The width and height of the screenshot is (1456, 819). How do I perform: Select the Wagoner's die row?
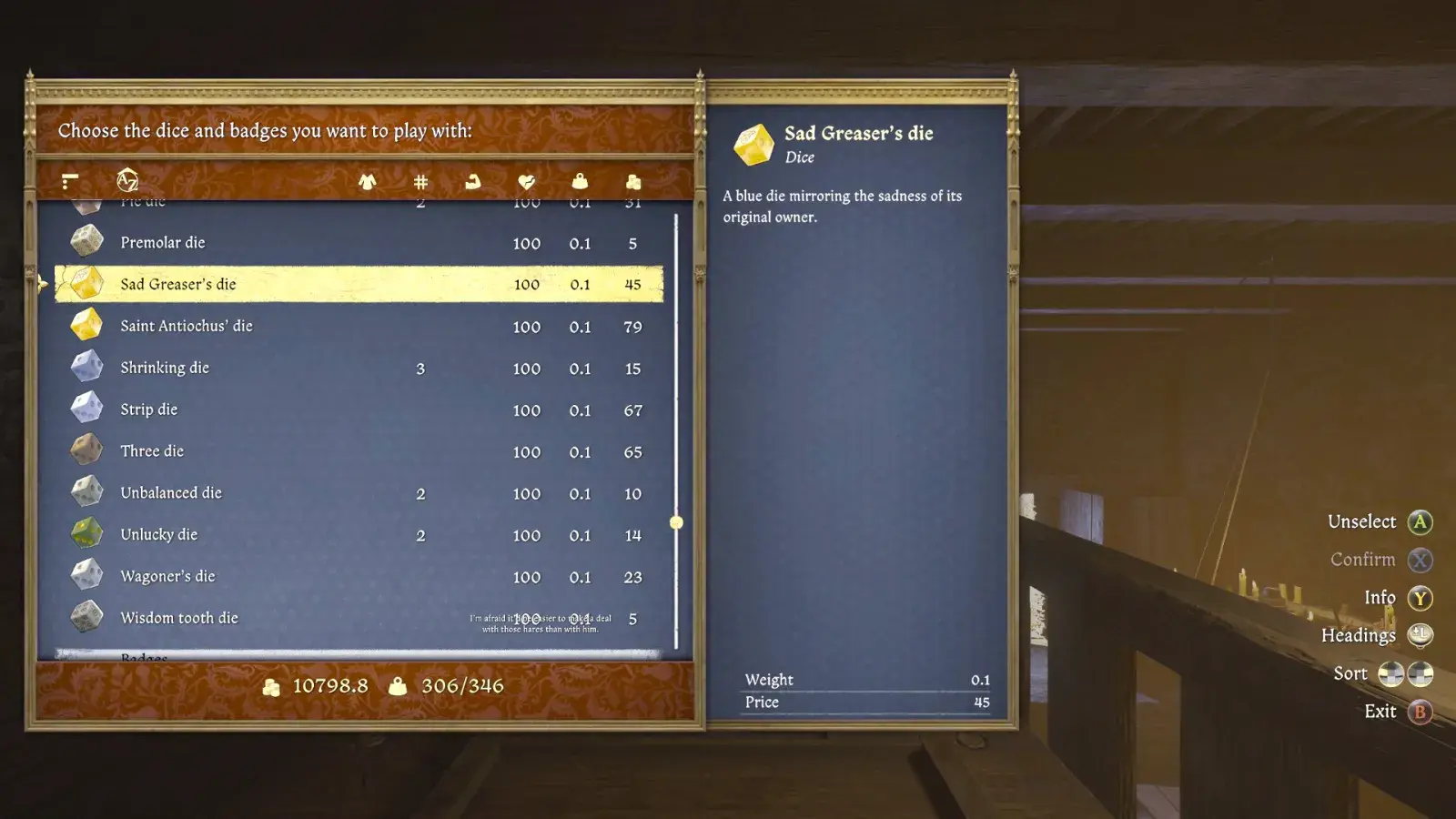[273, 576]
